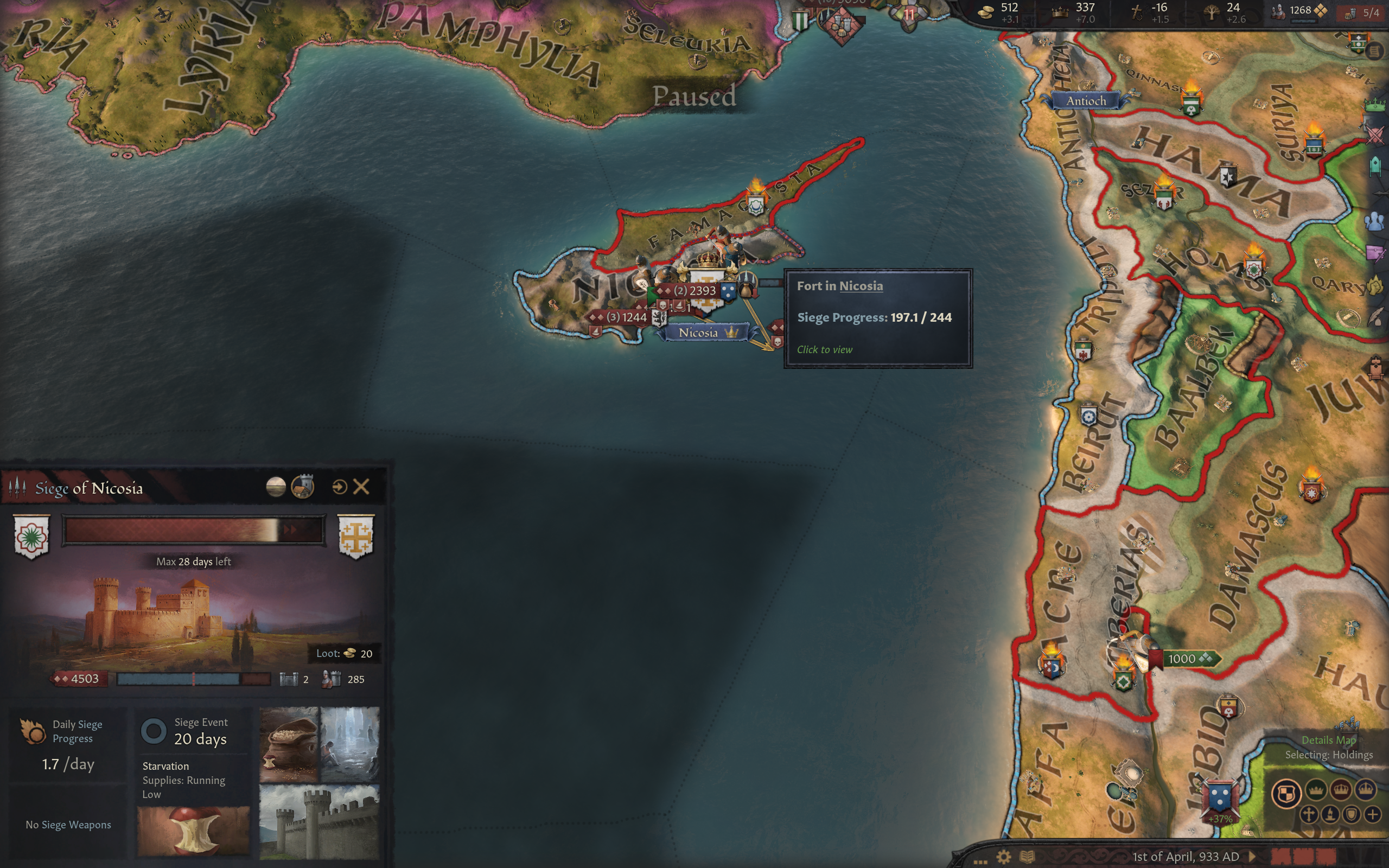Open the encyclopedia book icon
This screenshot has width=1389, height=868.
click(x=1027, y=857)
